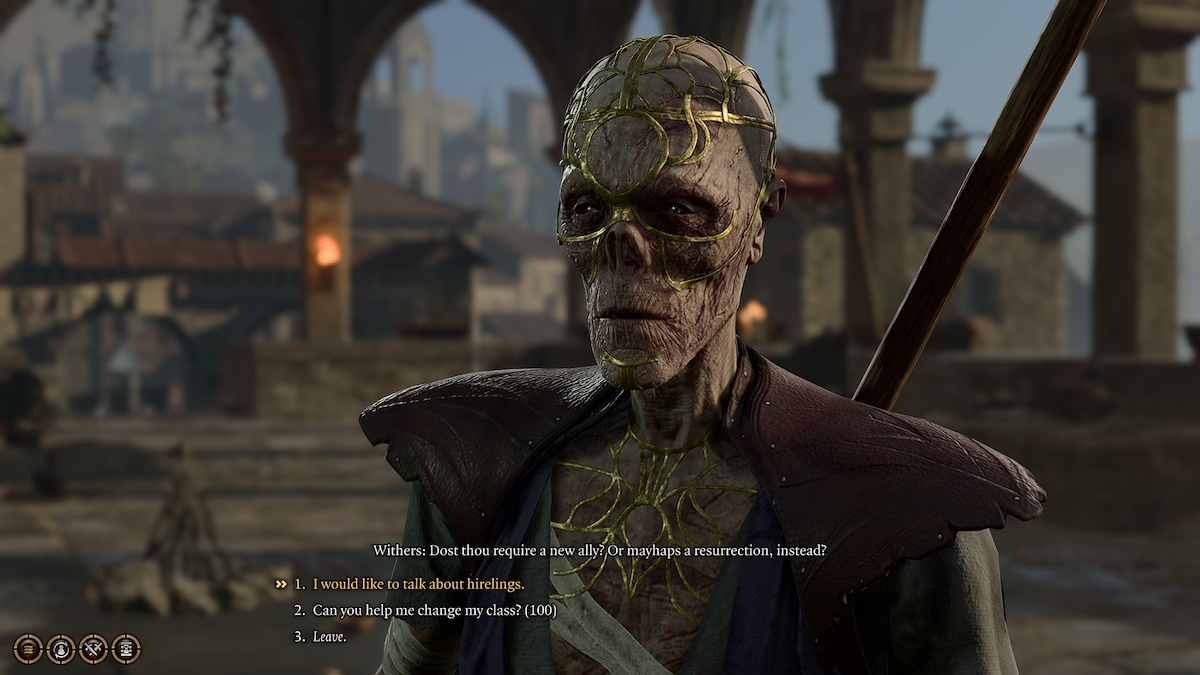1200x675 pixels.
Task: Select the change my class dialogue option
Action: 434,610
